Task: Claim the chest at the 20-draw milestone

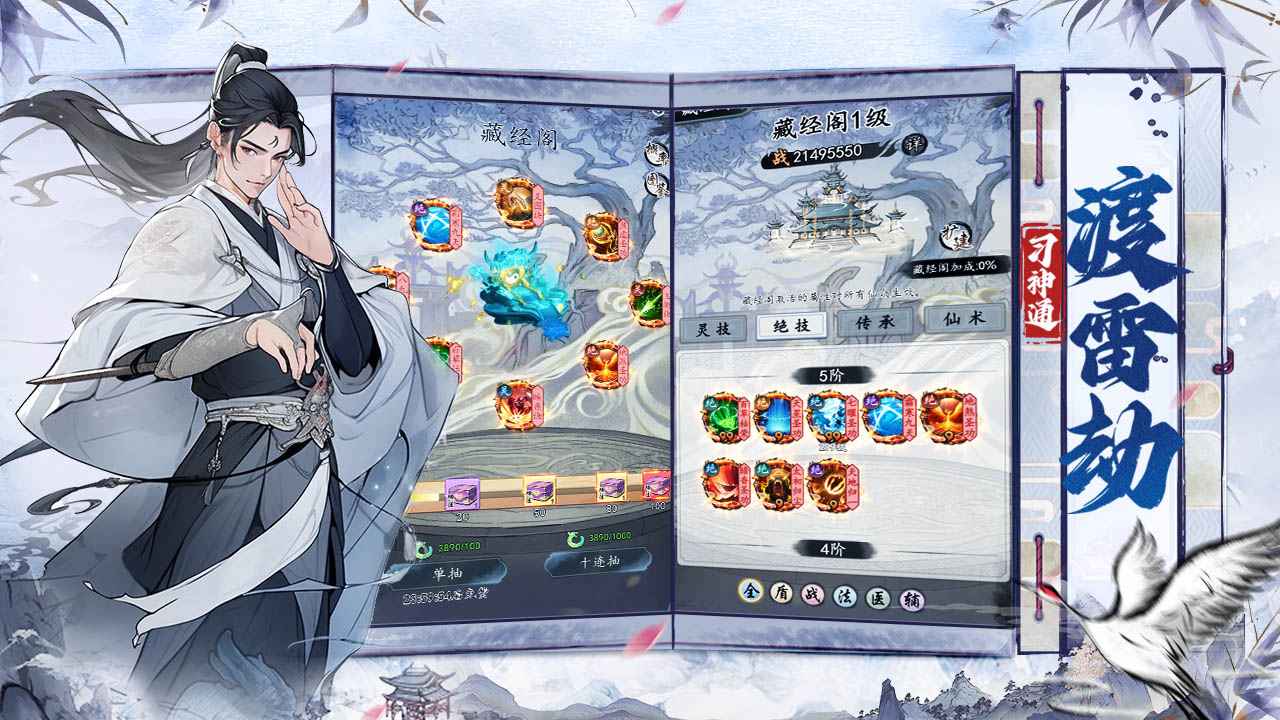Action: [461, 492]
